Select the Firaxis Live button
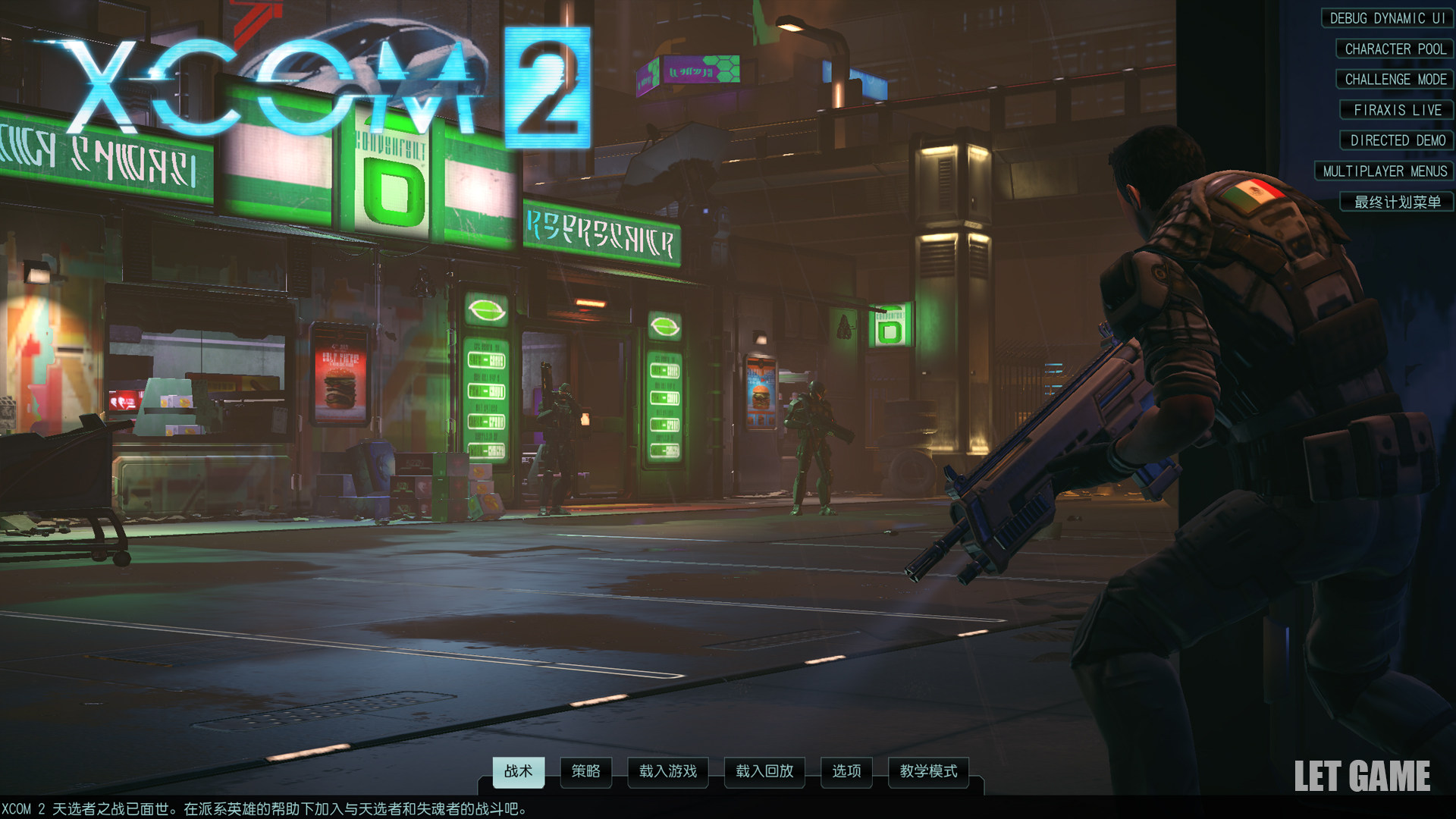 point(1397,110)
